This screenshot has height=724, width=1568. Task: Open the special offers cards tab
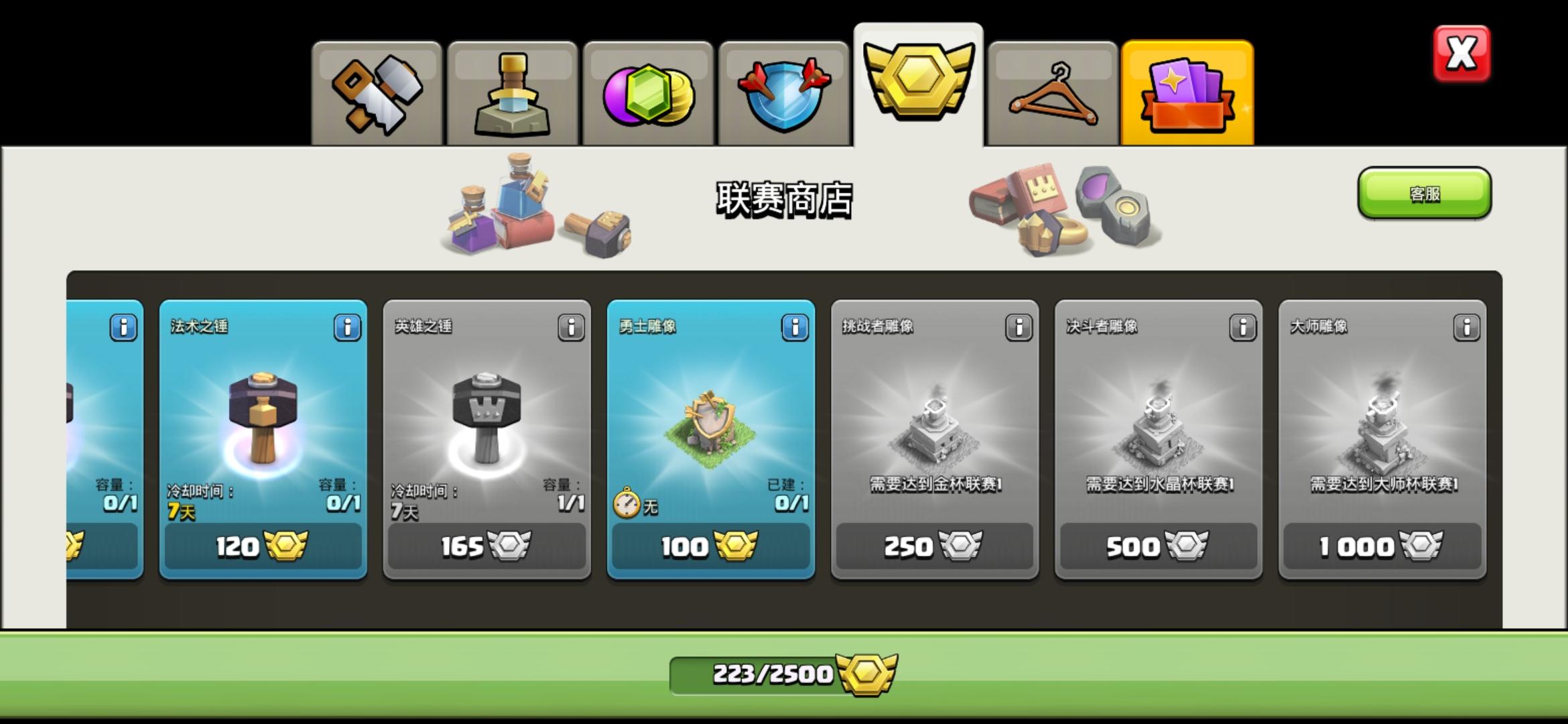coord(1187,90)
